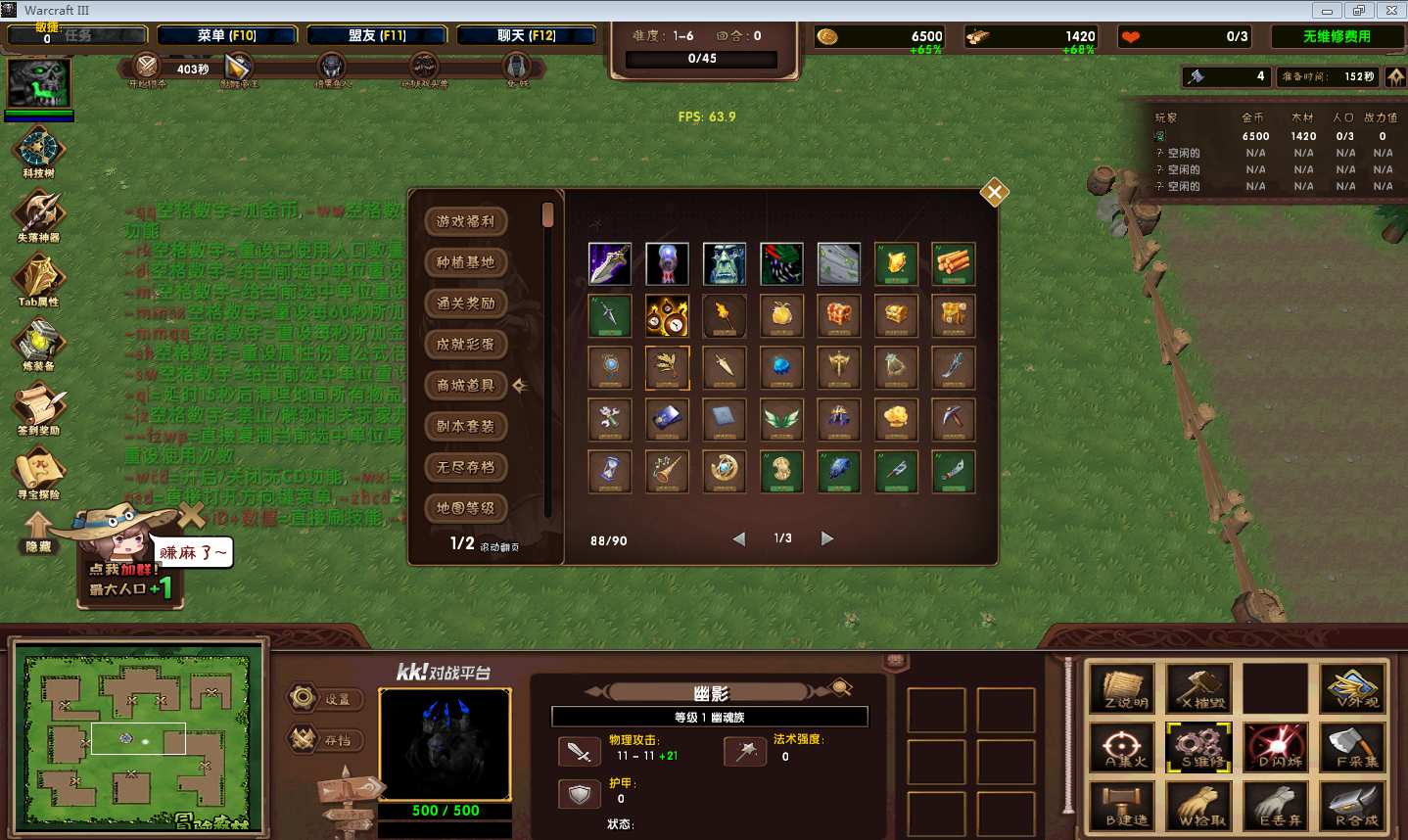The width and height of the screenshot is (1408, 840).
Task: Activate the D闪烁 blink ability
Action: pos(1278,747)
